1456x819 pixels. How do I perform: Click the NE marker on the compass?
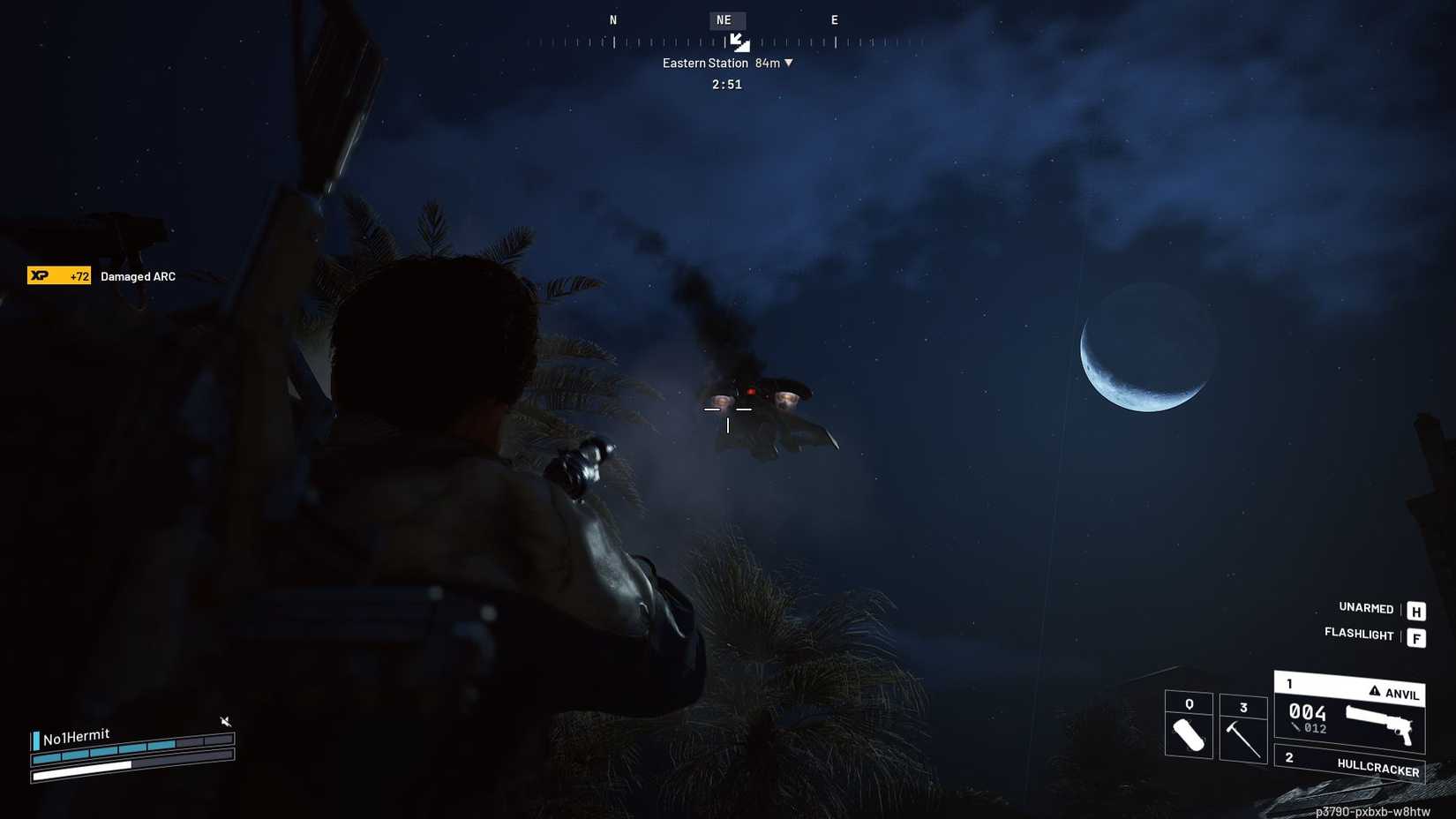725,19
